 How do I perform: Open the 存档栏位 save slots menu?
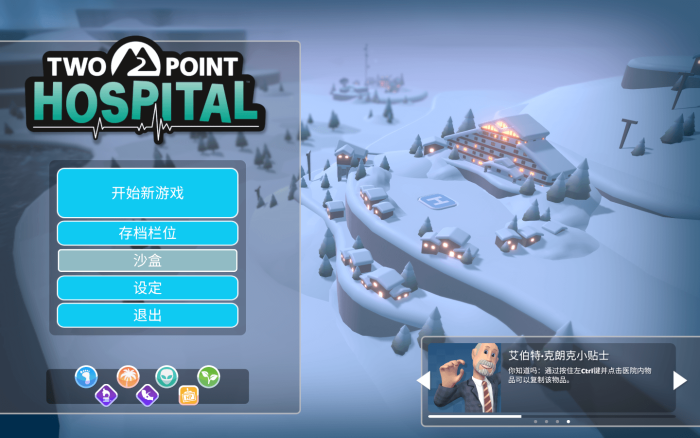point(147,234)
